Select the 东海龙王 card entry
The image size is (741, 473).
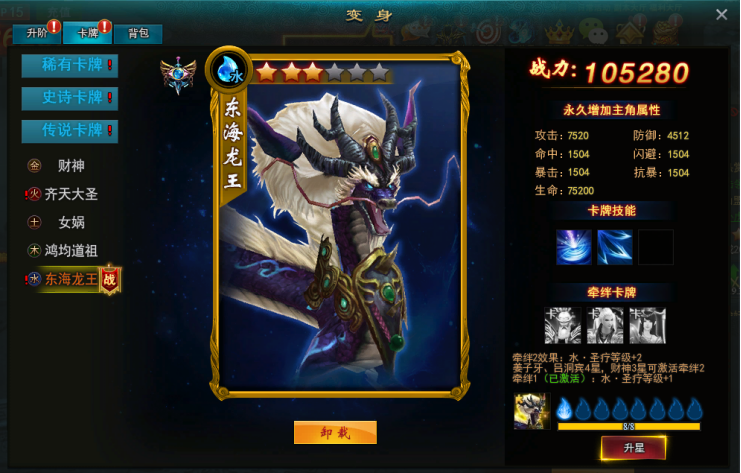pos(70,280)
